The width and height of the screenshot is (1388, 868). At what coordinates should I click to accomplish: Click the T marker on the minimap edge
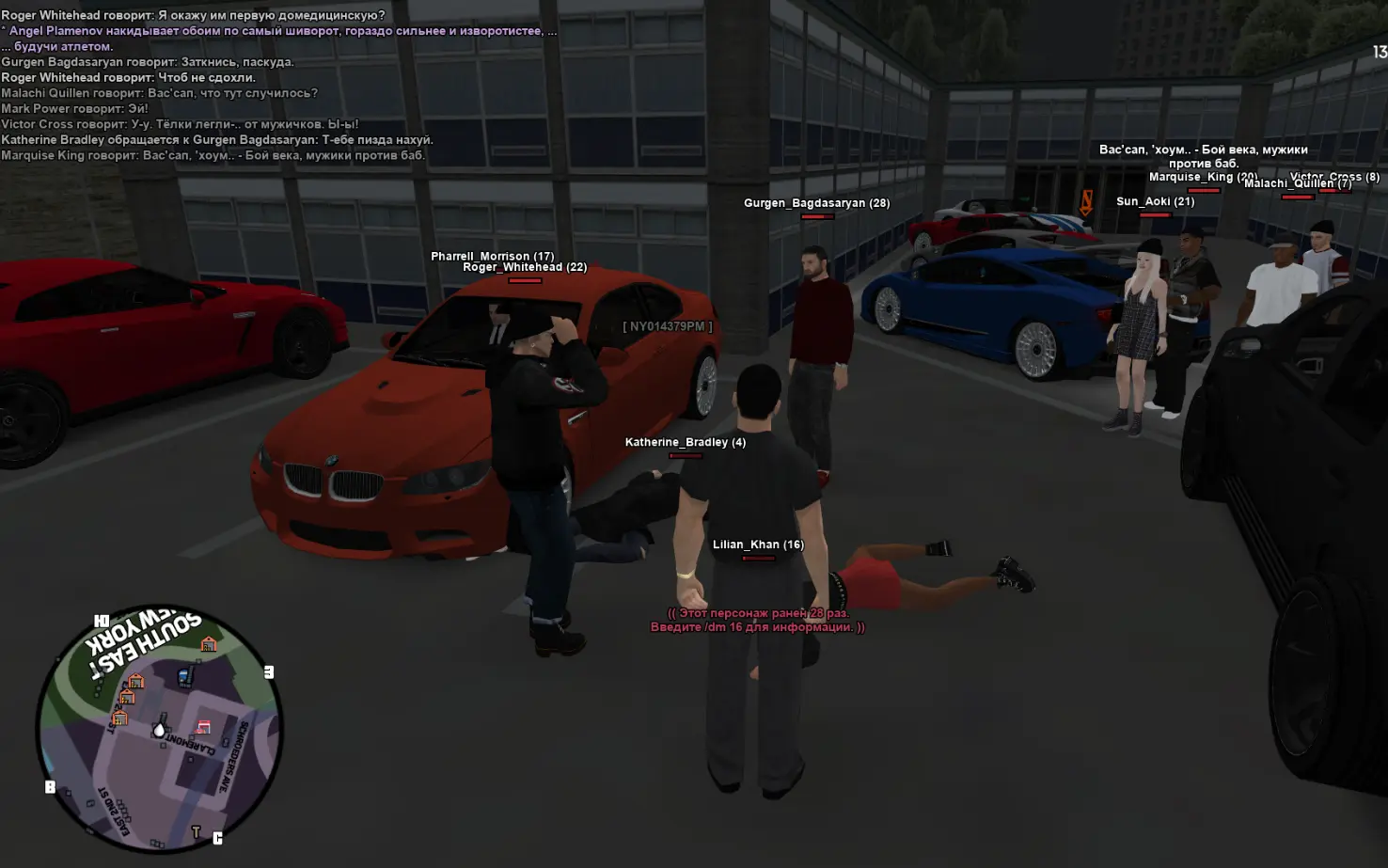click(196, 832)
